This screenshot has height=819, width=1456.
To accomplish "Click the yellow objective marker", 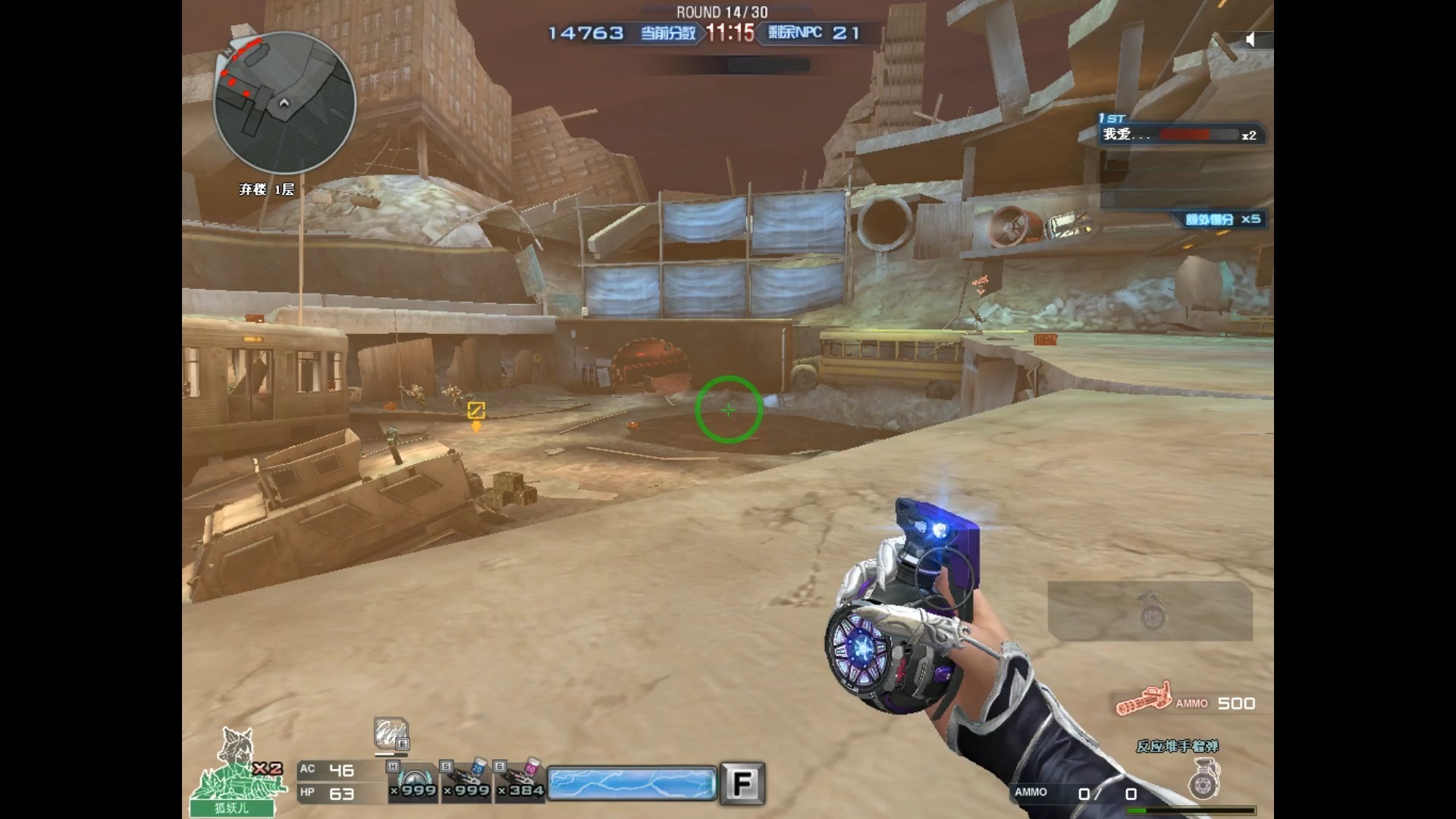I will (476, 411).
